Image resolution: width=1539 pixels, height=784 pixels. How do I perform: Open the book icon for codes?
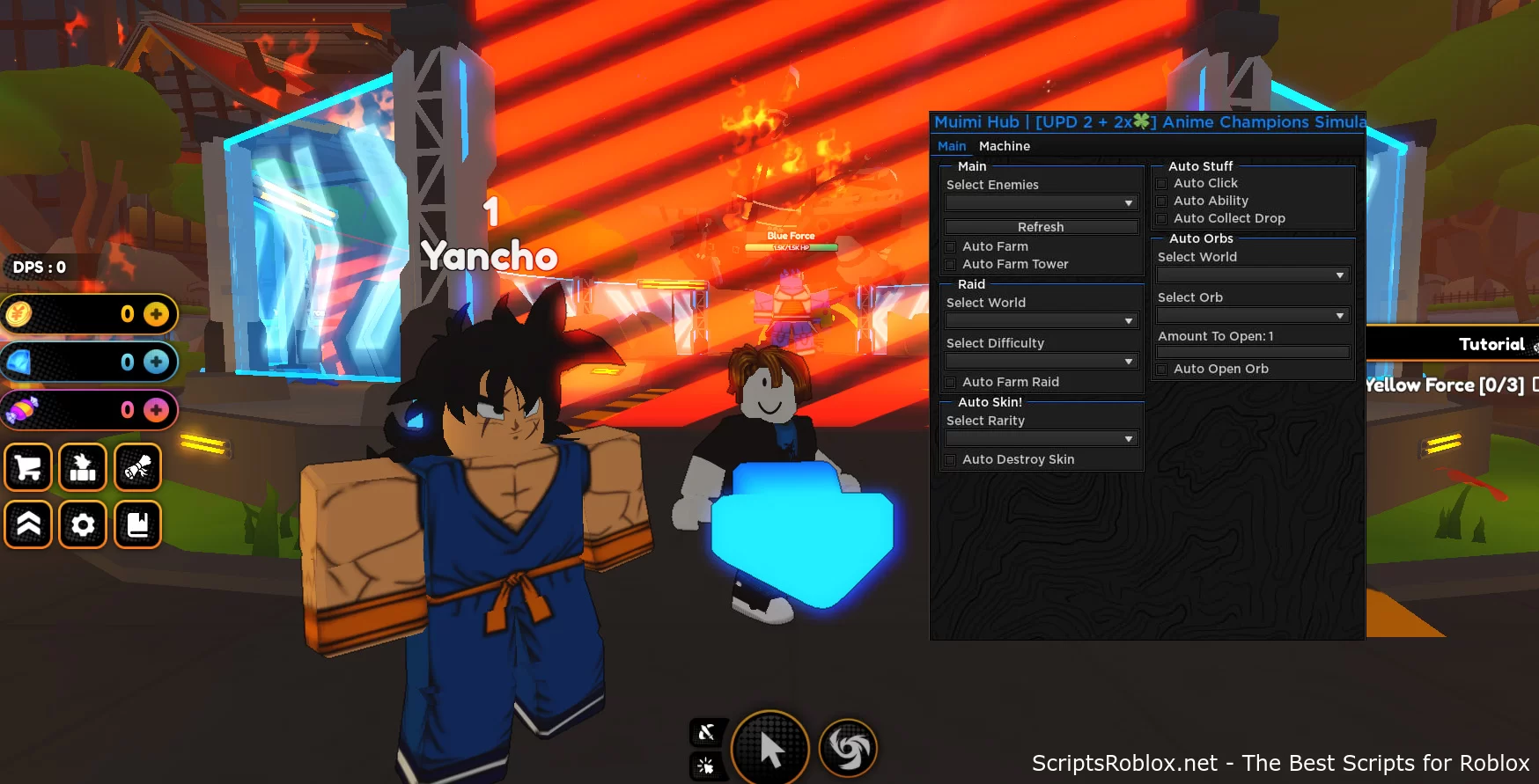[x=137, y=524]
